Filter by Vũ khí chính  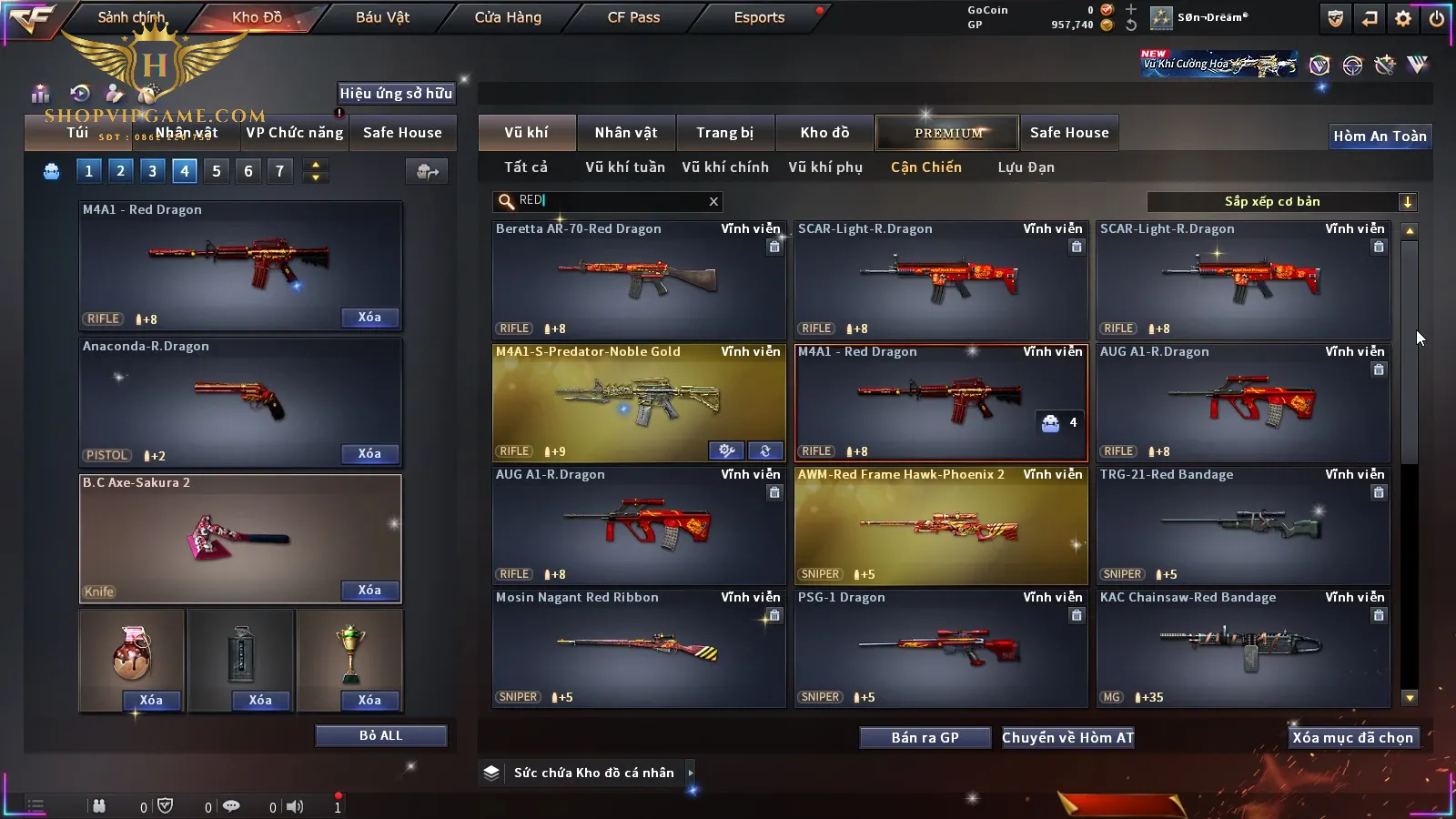[725, 167]
